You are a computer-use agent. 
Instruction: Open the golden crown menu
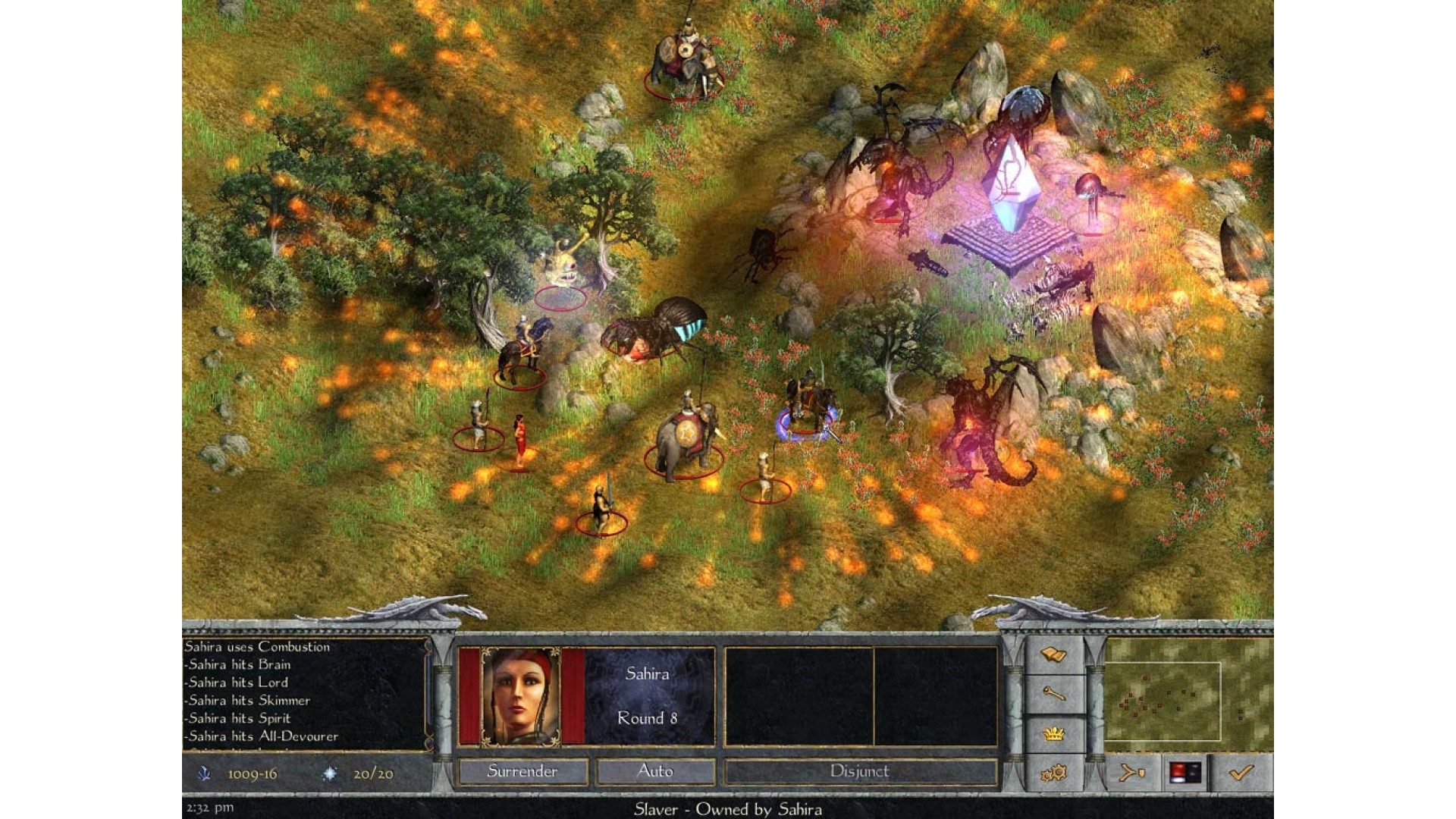1054,733
